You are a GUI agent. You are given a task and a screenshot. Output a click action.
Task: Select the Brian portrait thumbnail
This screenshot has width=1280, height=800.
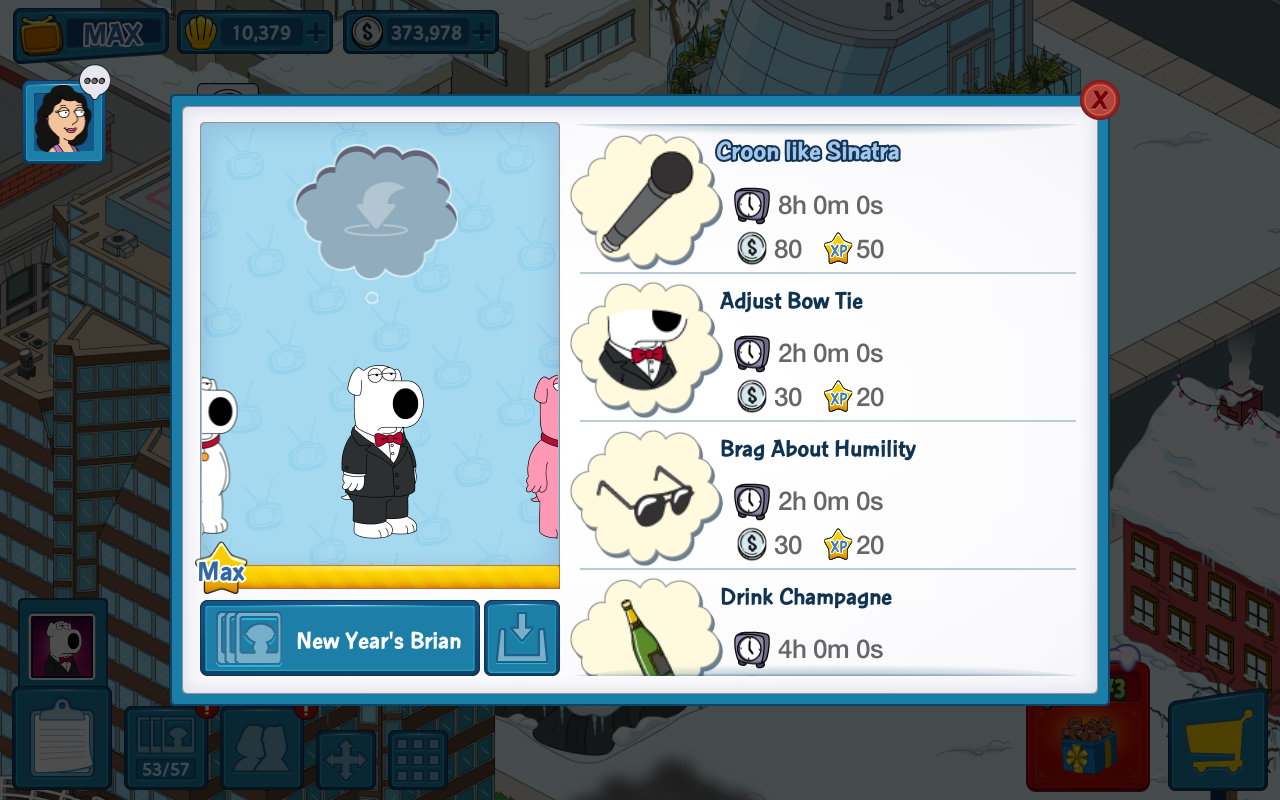click(x=62, y=645)
